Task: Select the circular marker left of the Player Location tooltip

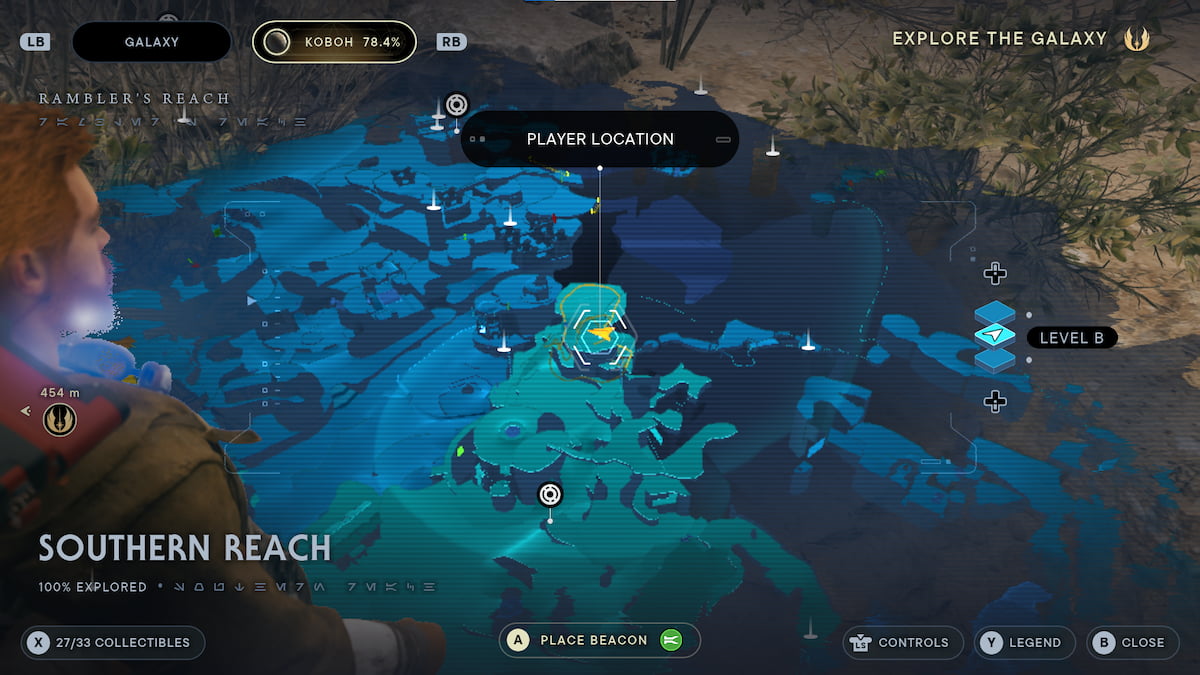Action: click(457, 104)
